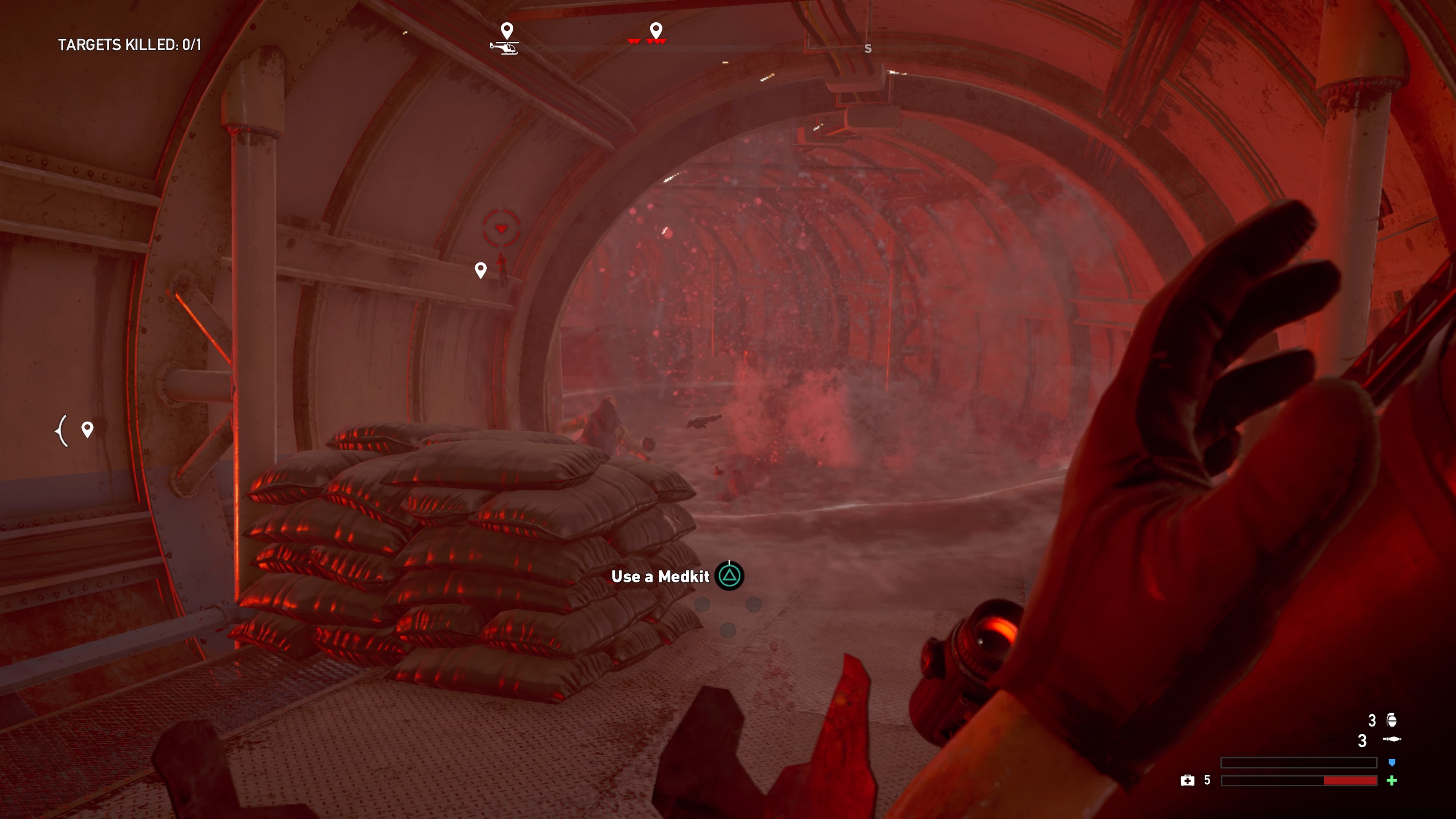
Task: Select the compass pin above the red enemy arrows
Action: click(x=656, y=30)
